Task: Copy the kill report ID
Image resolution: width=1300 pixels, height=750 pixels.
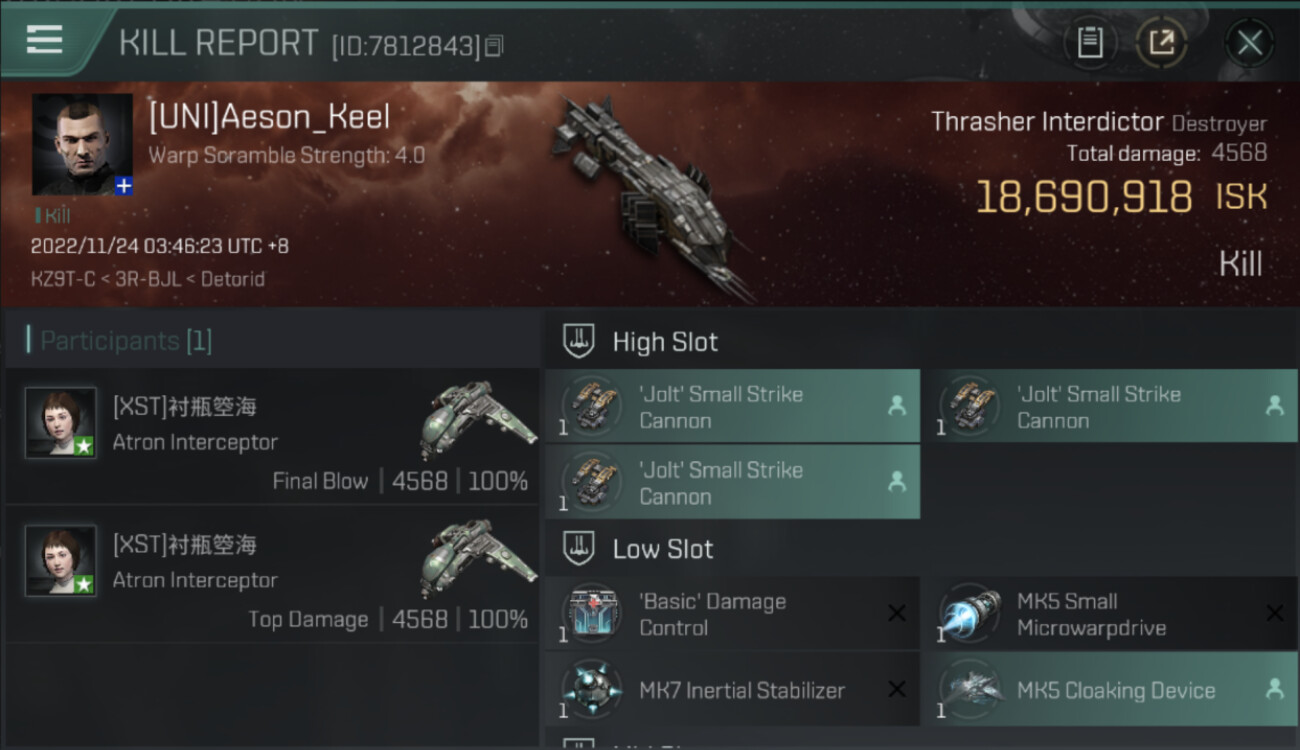Action: point(494,45)
